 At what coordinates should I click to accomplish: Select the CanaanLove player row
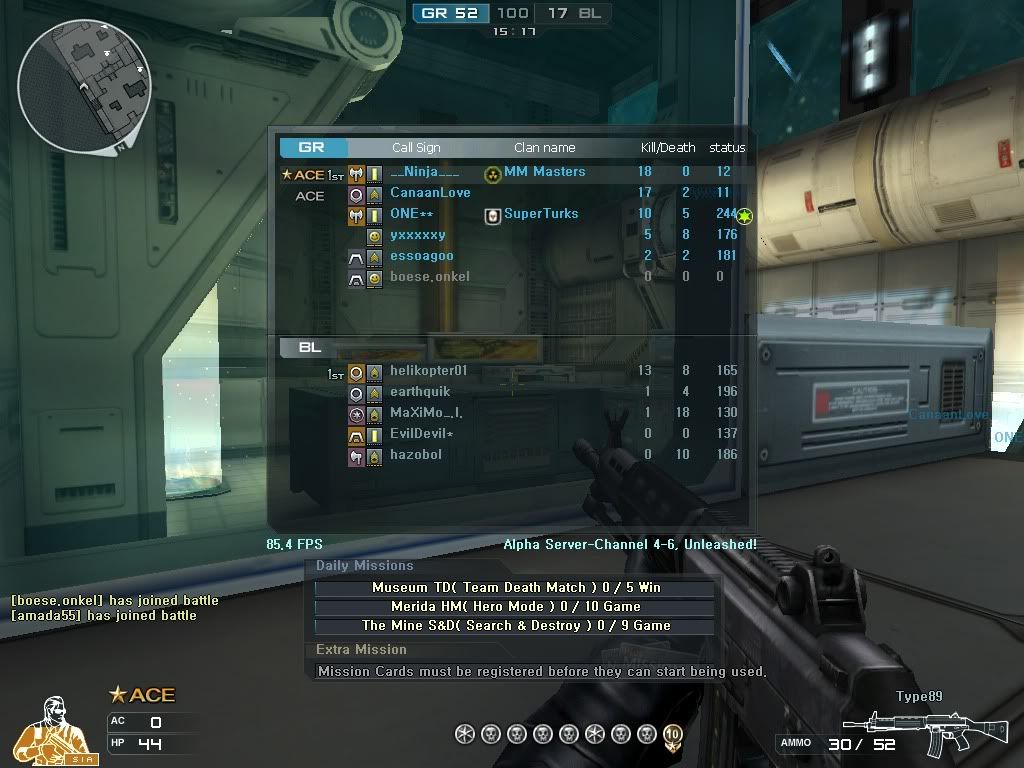[x=430, y=193]
